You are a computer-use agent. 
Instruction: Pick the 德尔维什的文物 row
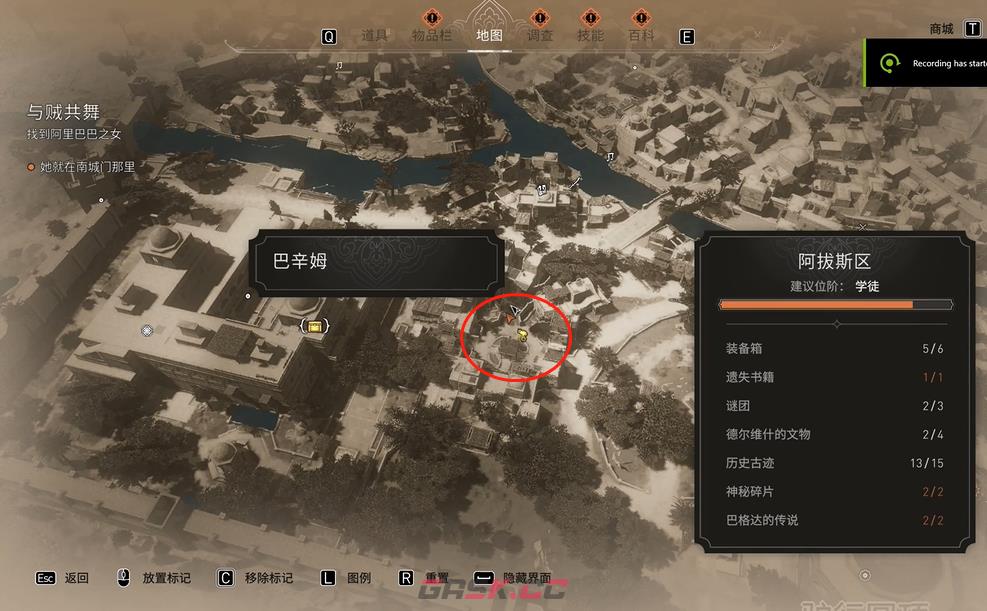[834, 434]
